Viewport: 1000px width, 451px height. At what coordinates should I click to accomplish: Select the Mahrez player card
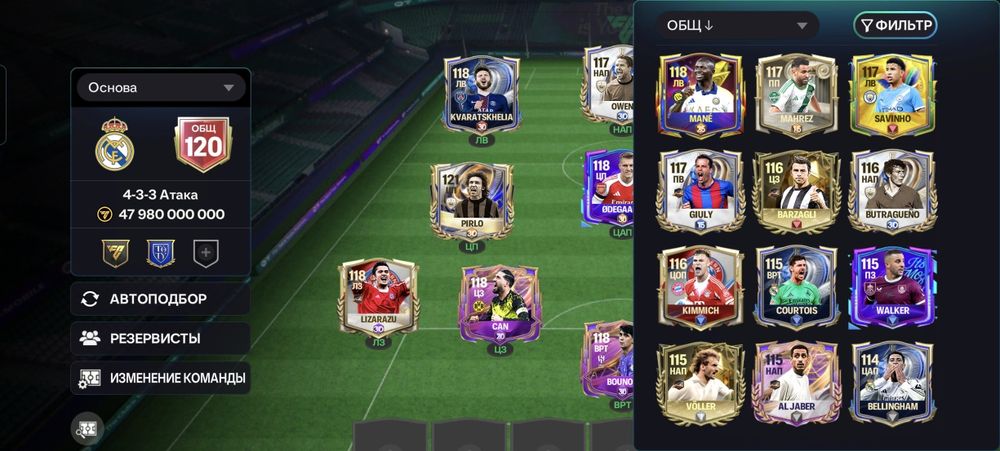[796, 96]
